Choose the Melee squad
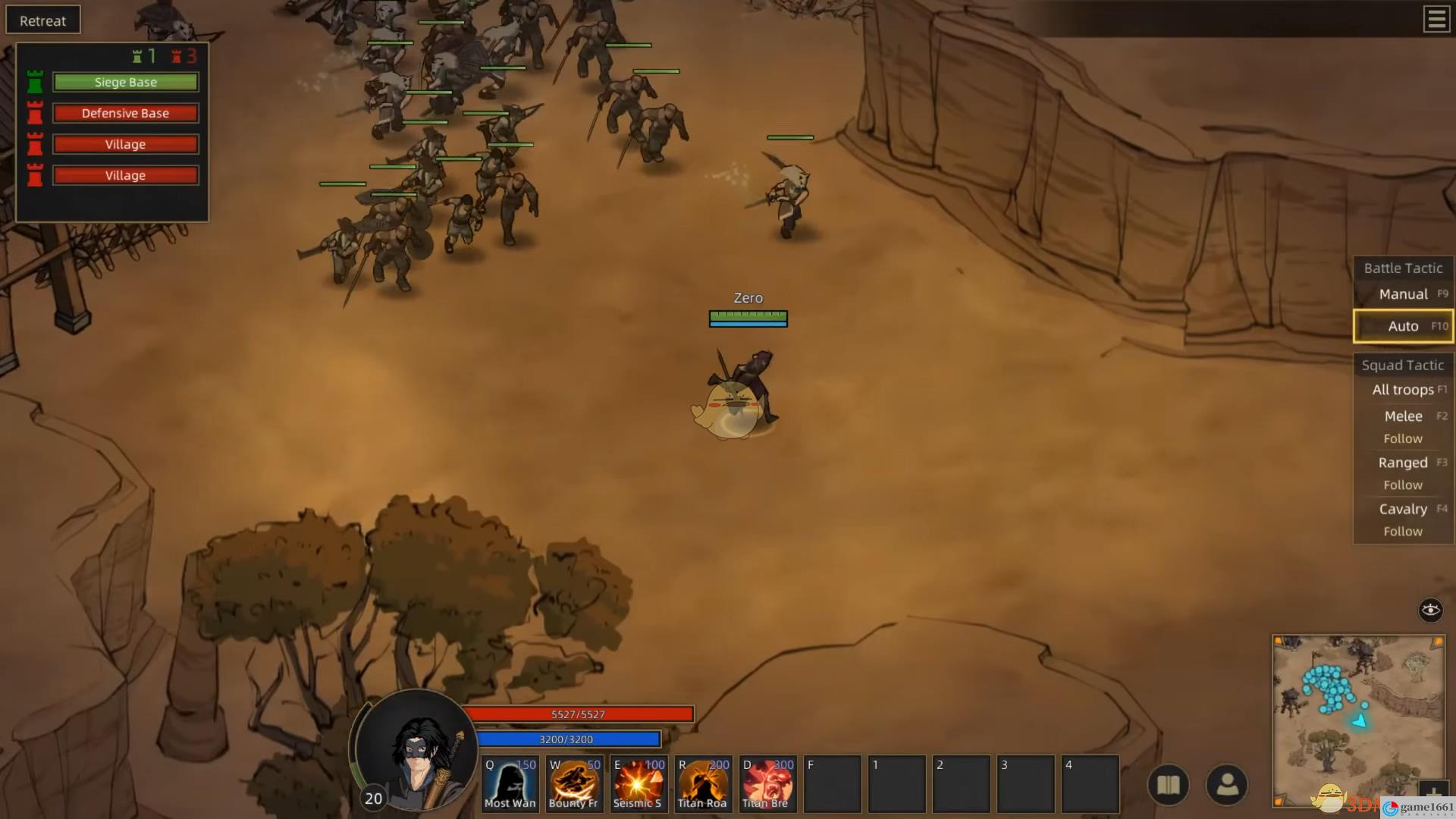This screenshot has height=819, width=1456. 1403,416
